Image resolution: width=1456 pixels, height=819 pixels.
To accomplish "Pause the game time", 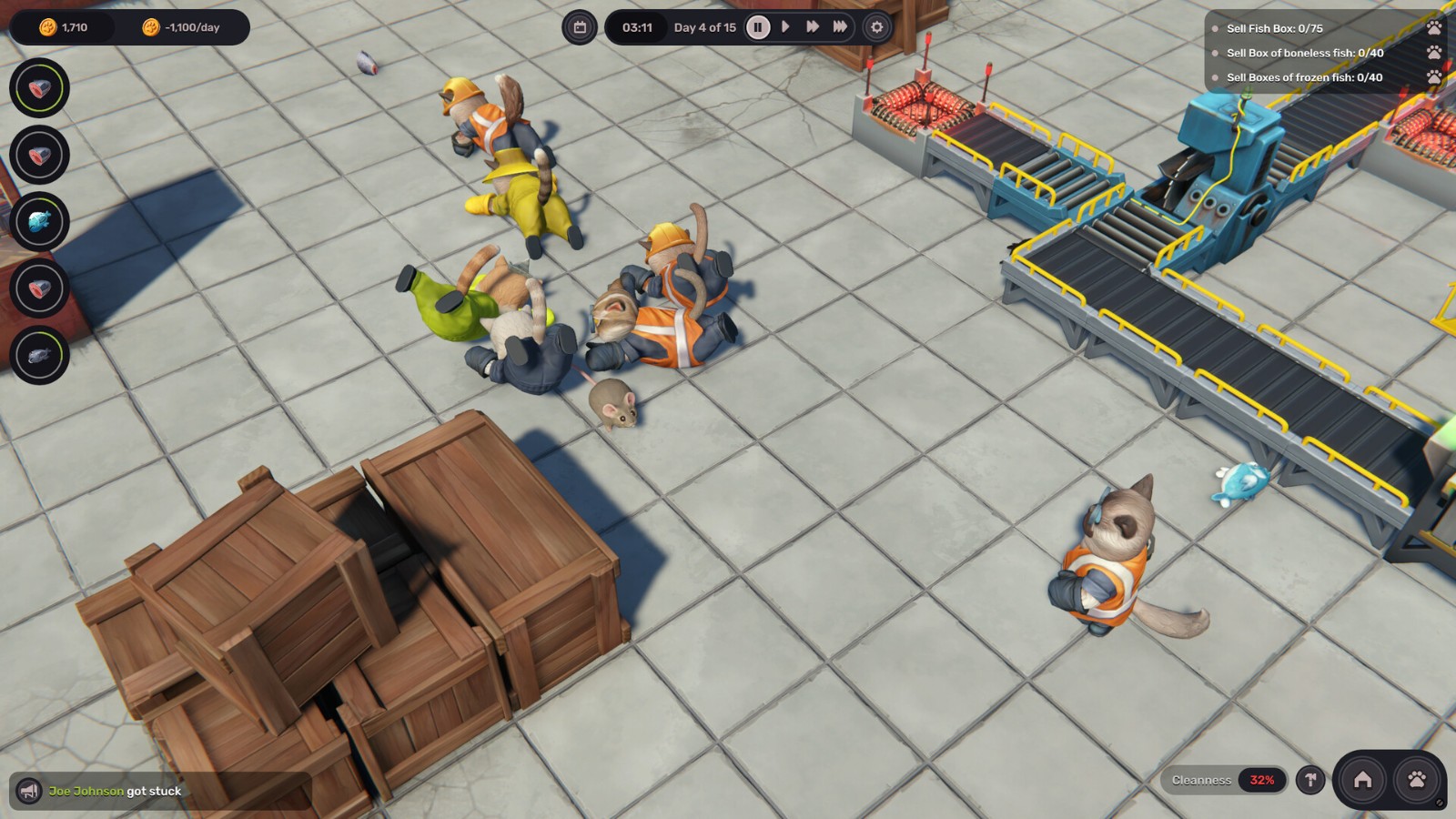I will point(757,27).
